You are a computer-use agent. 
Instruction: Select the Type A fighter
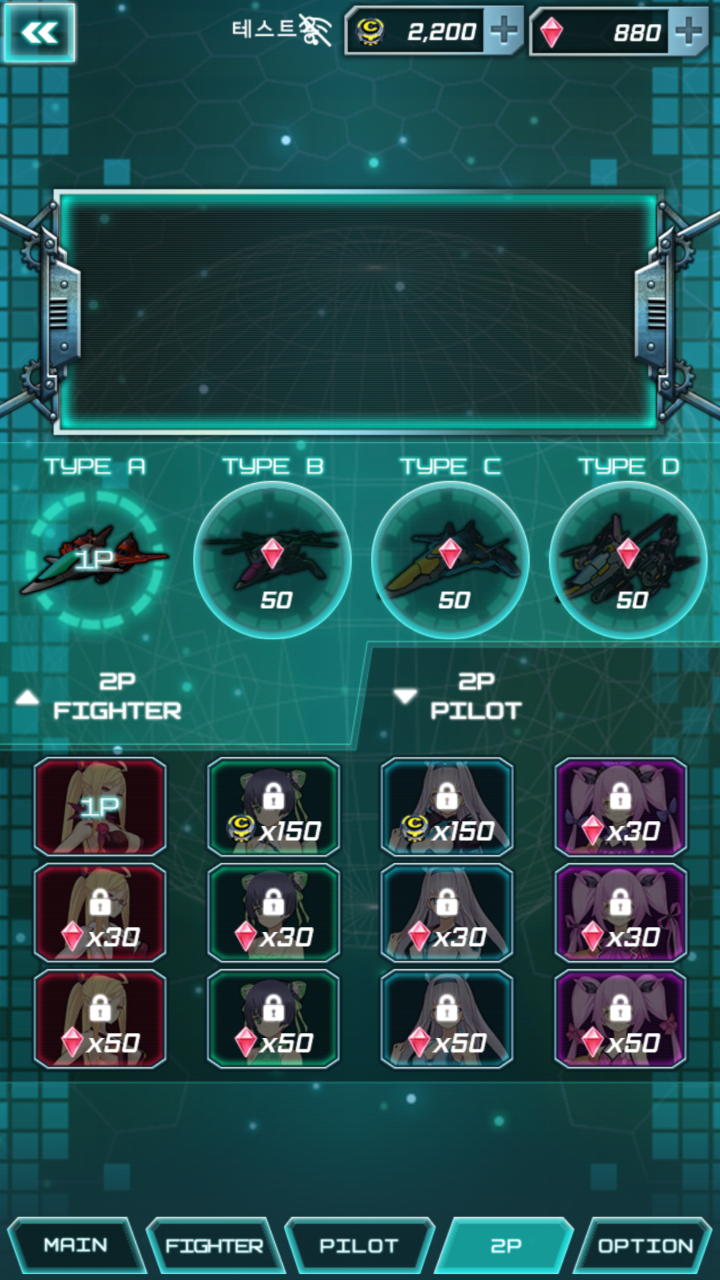point(95,560)
